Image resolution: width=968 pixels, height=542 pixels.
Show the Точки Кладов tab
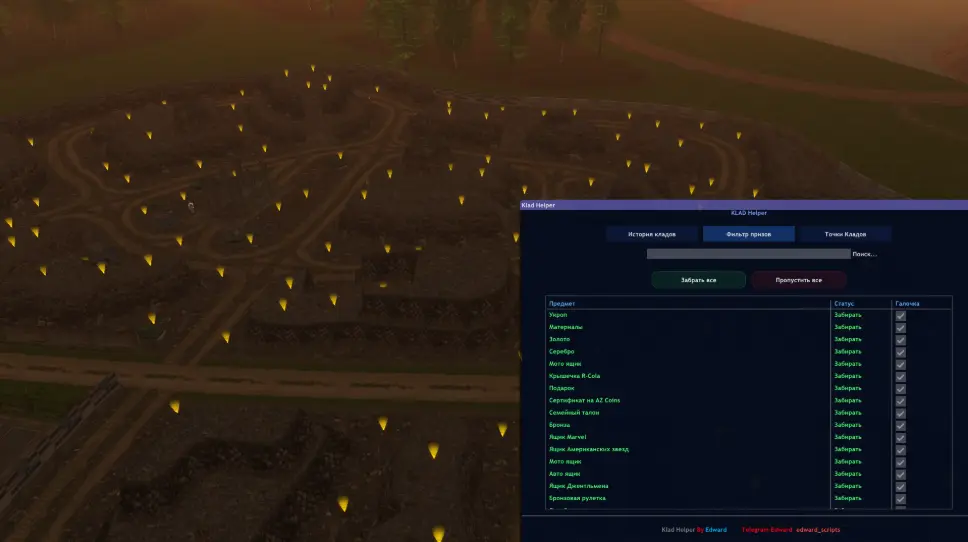[845, 234]
